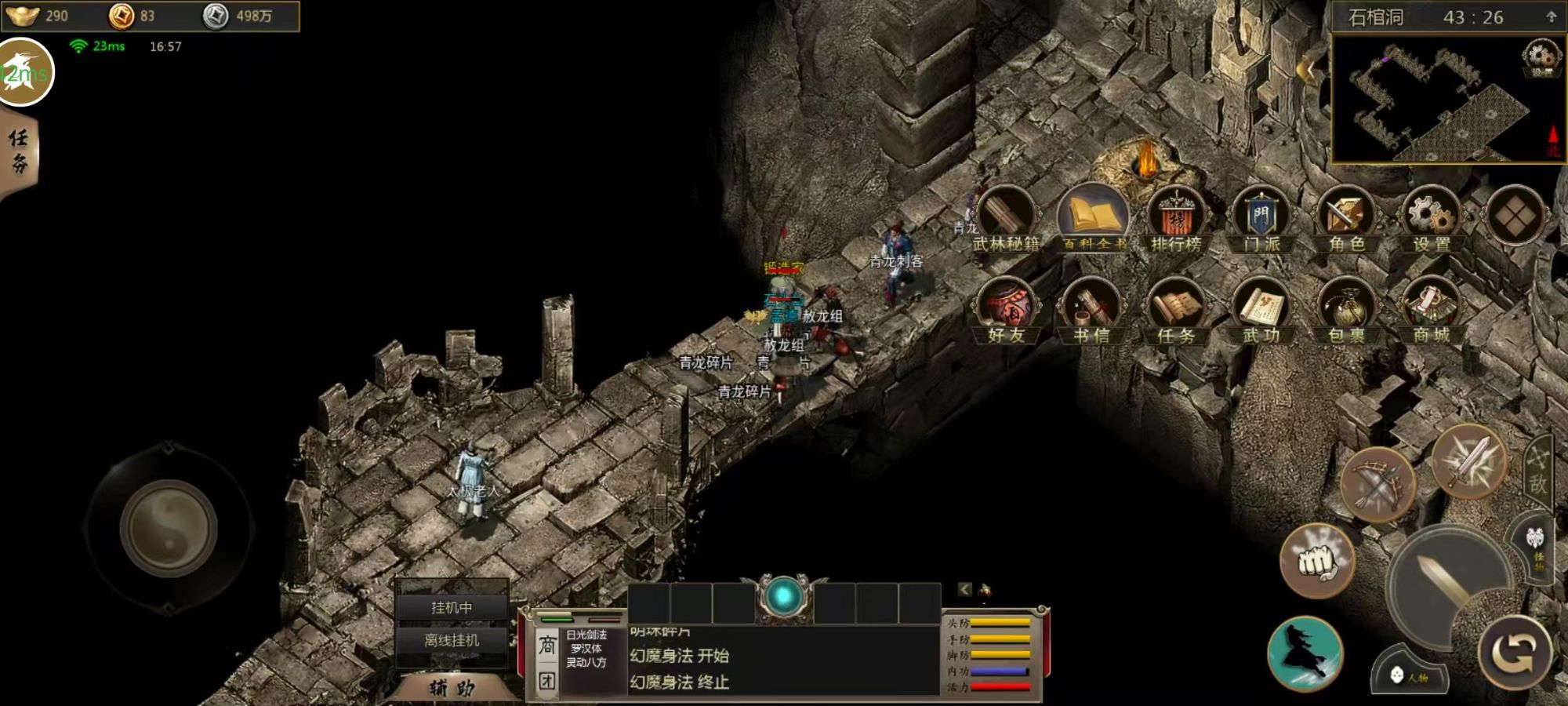
Task: Open the 武林秘籍 martial arts manual
Action: click(x=1007, y=220)
